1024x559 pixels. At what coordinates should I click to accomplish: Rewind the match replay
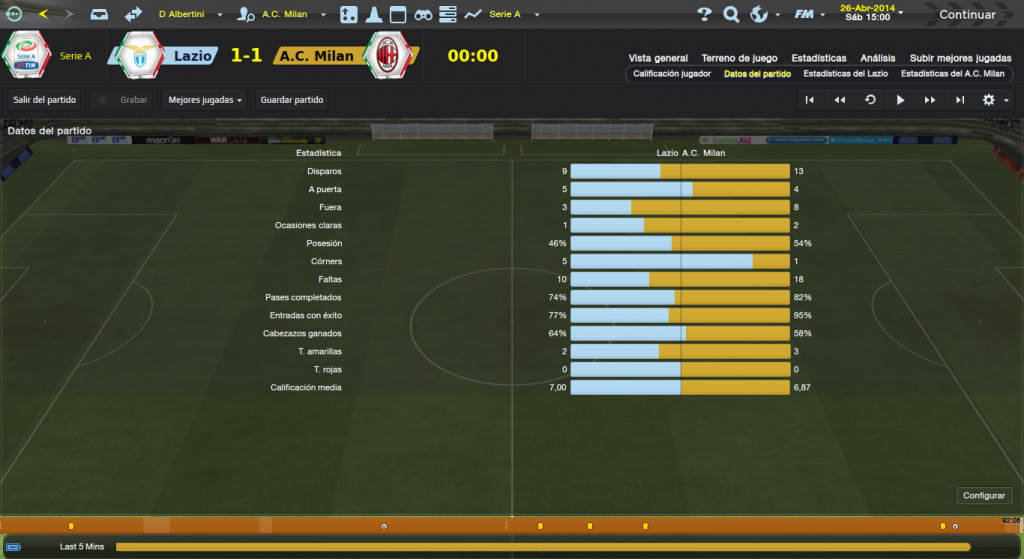[x=840, y=100]
